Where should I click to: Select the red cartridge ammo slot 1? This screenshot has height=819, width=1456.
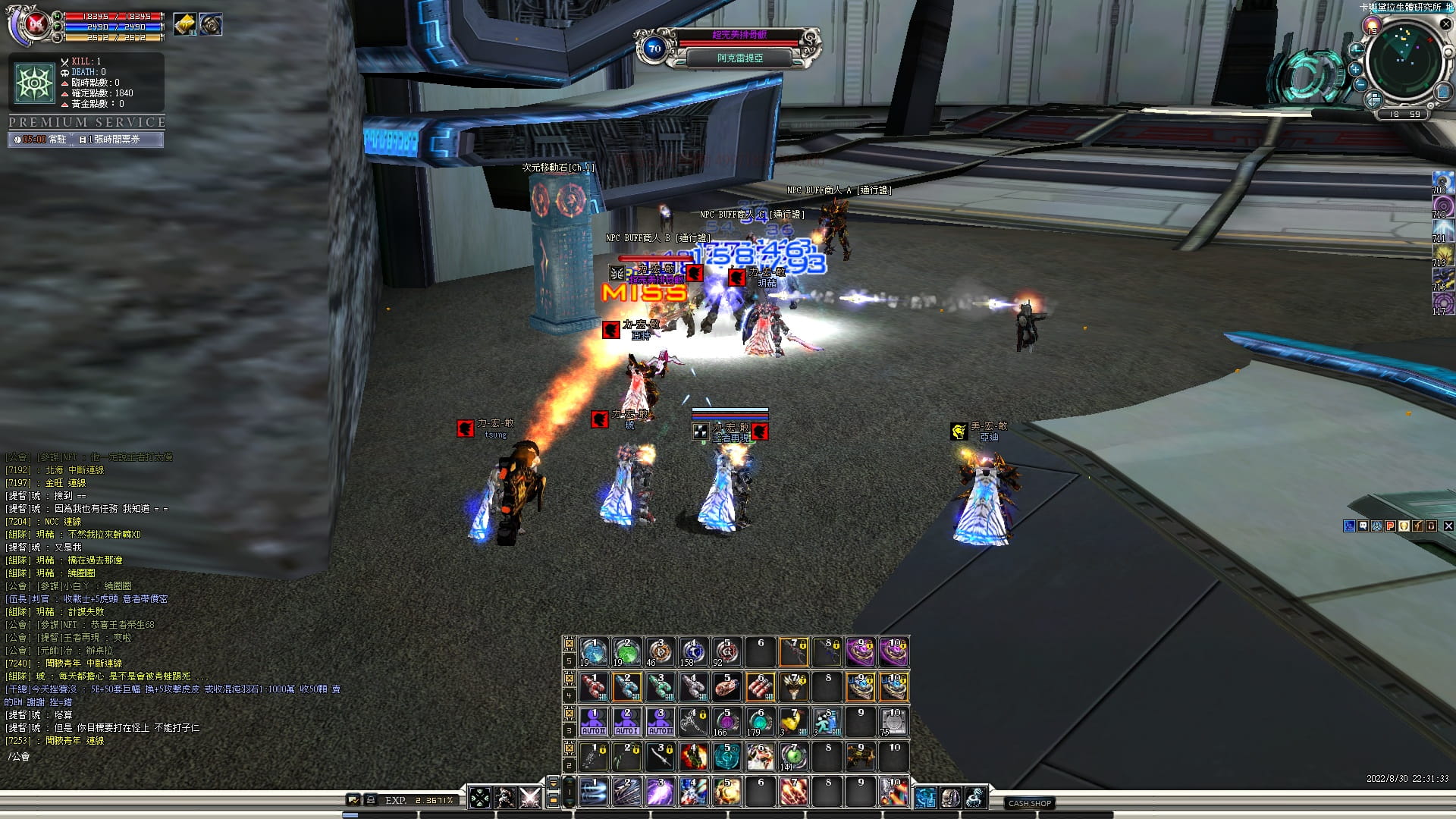coord(593,687)
